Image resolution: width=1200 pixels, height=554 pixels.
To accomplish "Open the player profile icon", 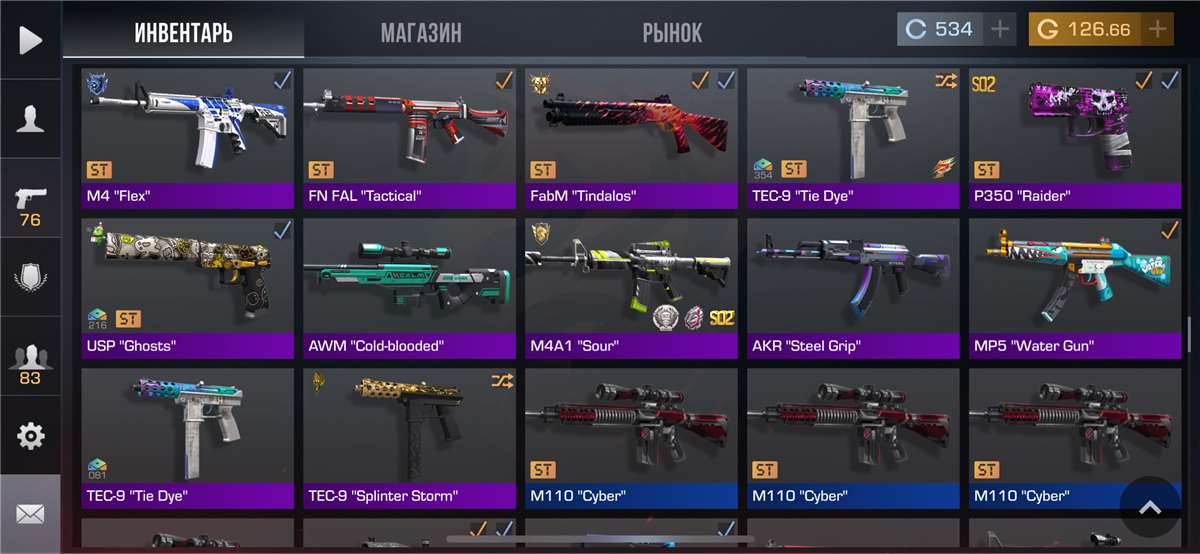I will 30,120.
